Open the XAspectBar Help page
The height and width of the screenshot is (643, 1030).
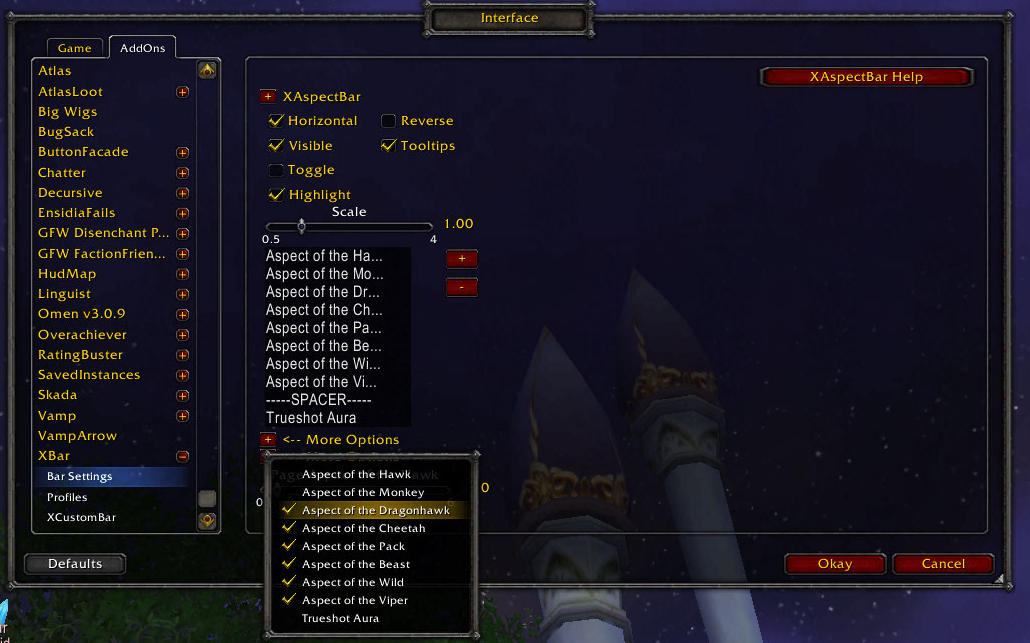click(866, 77)
